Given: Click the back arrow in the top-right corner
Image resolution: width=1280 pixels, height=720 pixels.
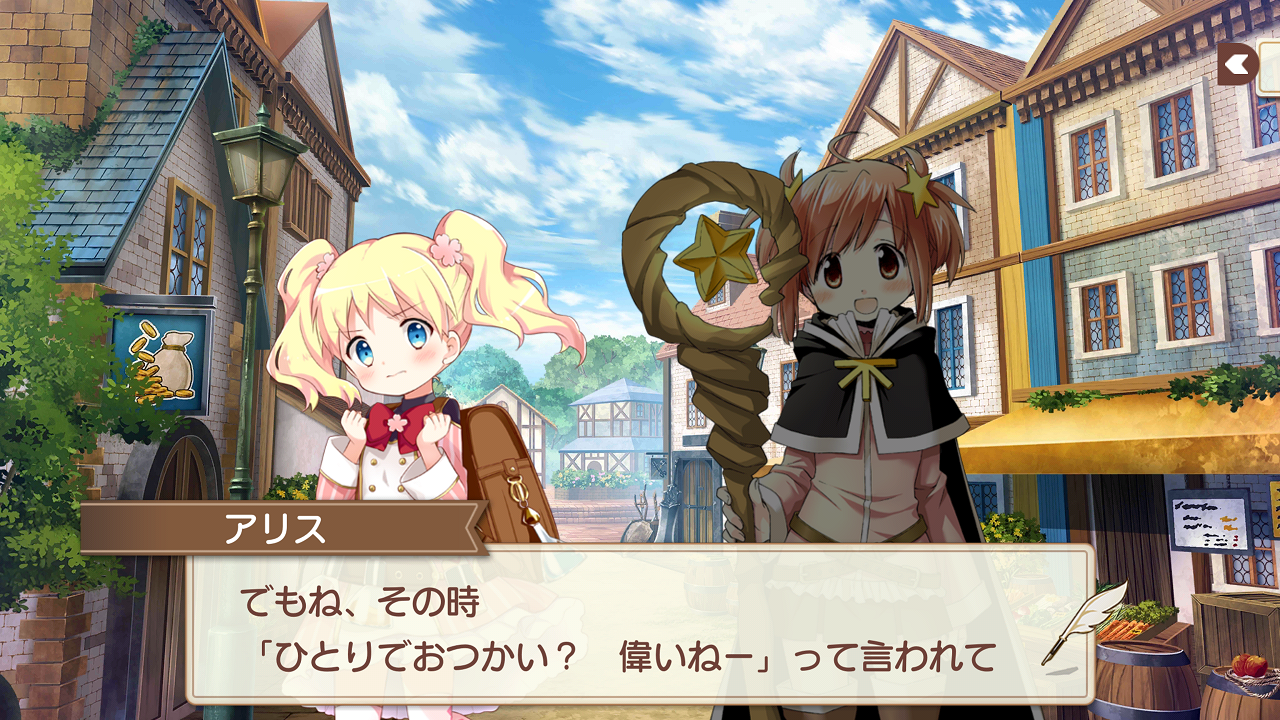Looking at the screenshot, I should pyautogui.click(x=1236, y=62).
